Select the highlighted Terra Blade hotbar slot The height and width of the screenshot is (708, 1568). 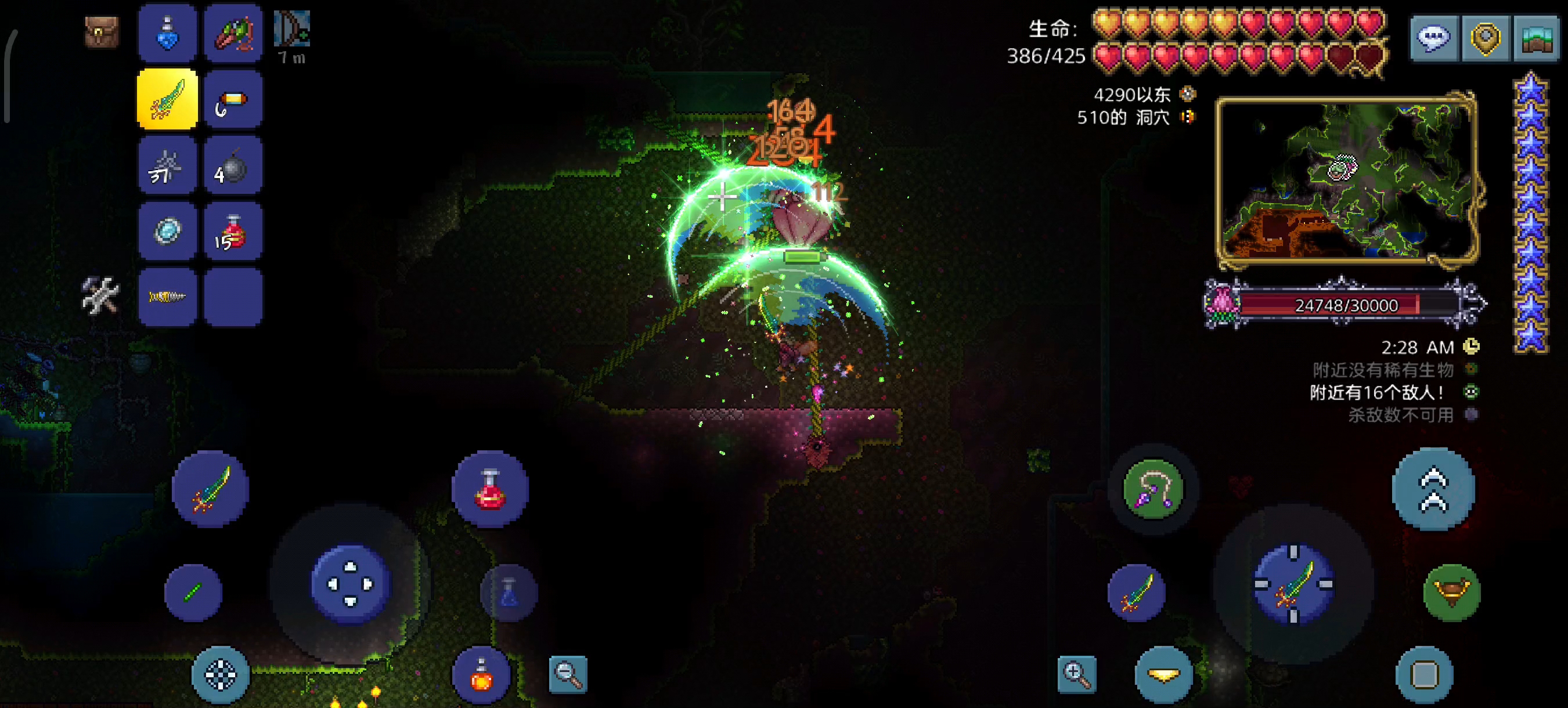coord(167,99)
